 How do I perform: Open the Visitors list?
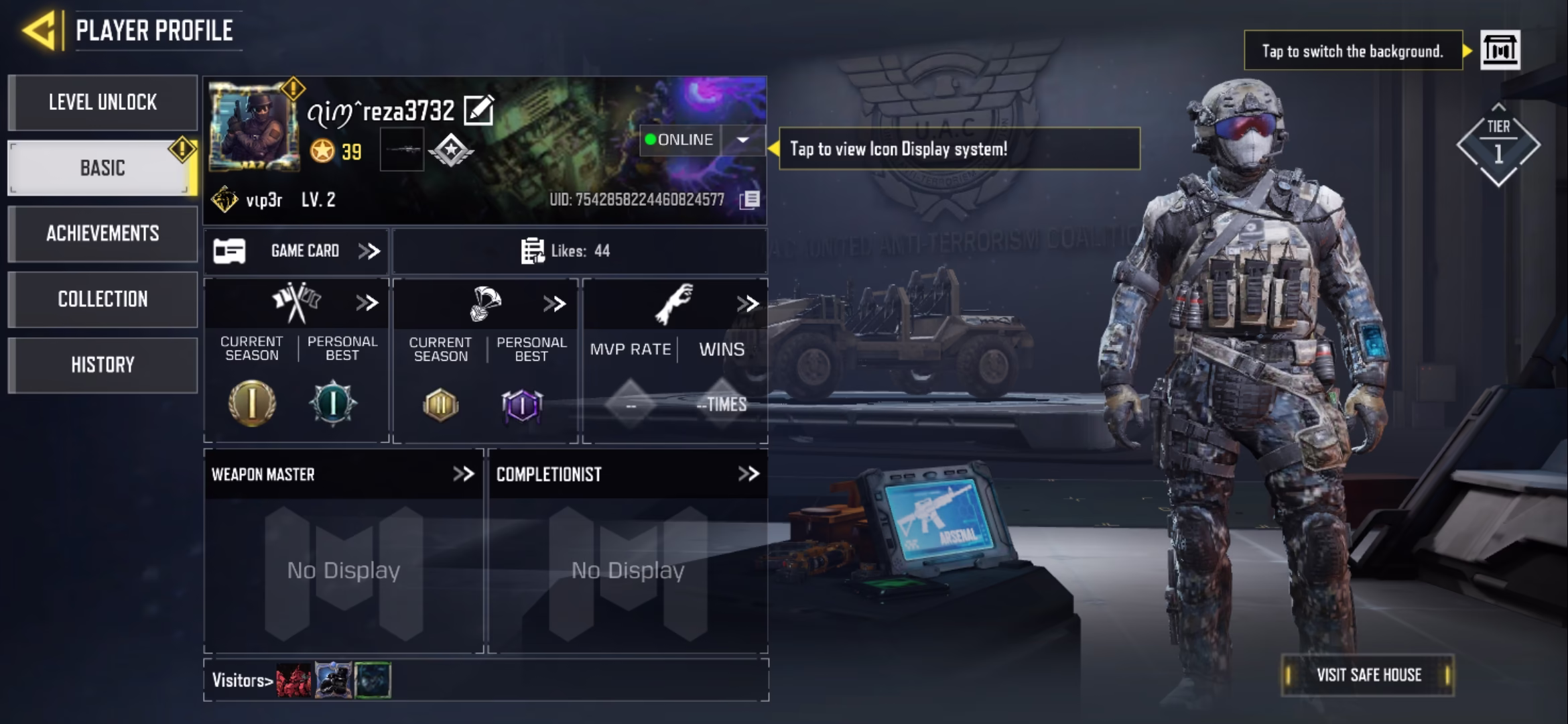pos(242,680)
